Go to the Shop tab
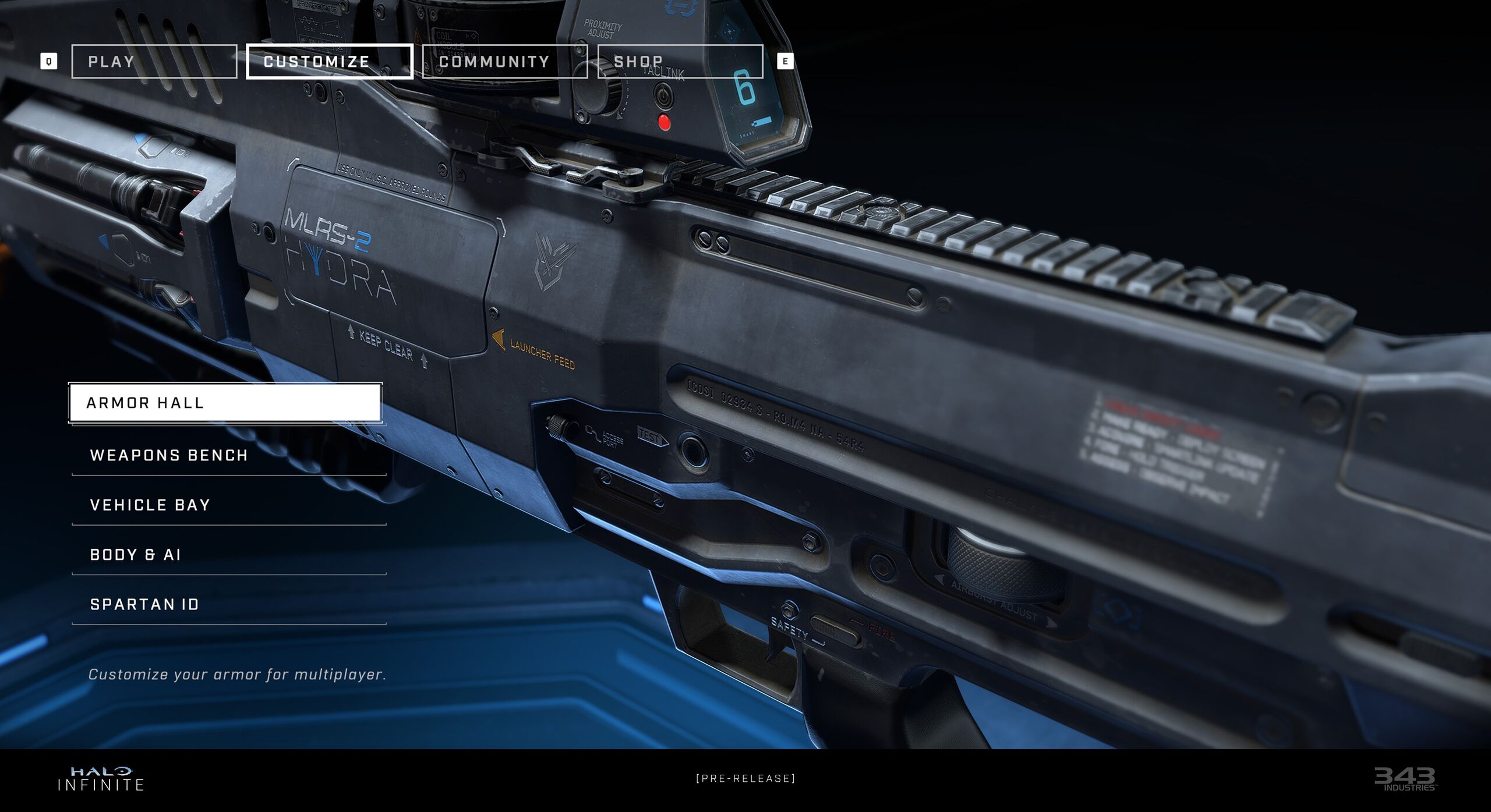Screen dimensions: 1491x812 [x=680, y=61]
